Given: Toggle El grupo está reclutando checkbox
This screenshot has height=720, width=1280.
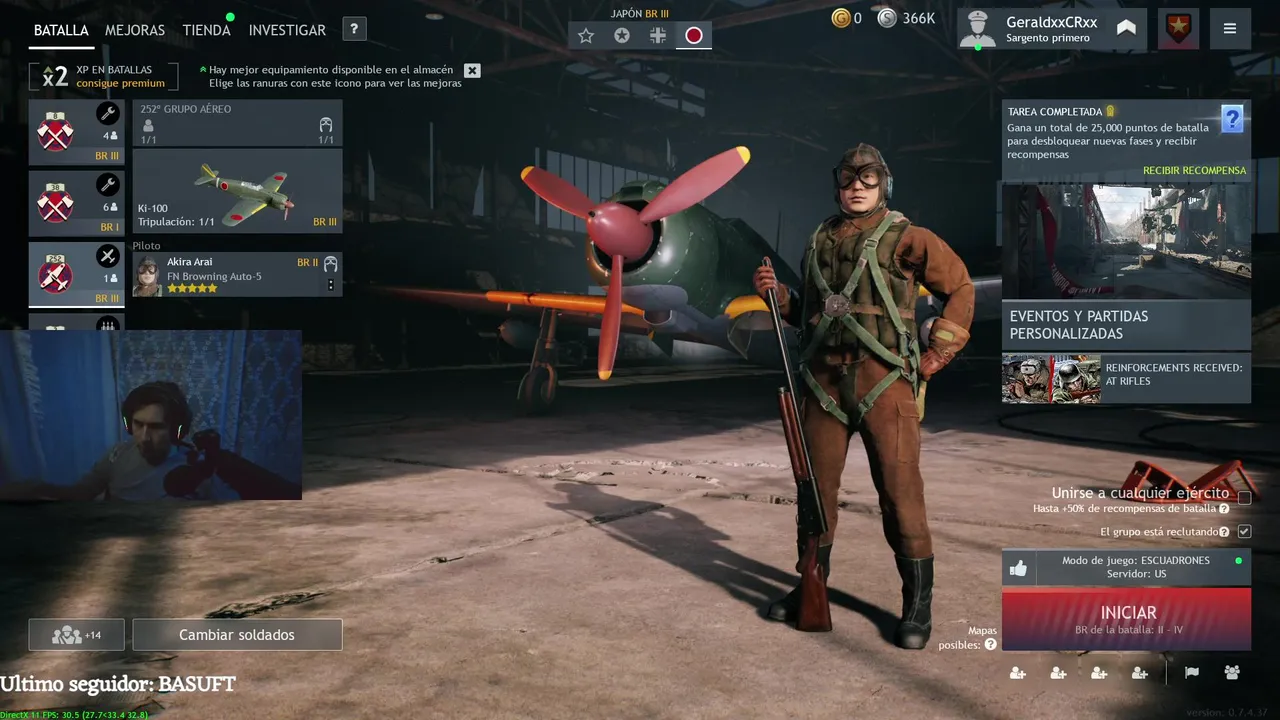Looking at the screenshot, I should pos(1244,532).
